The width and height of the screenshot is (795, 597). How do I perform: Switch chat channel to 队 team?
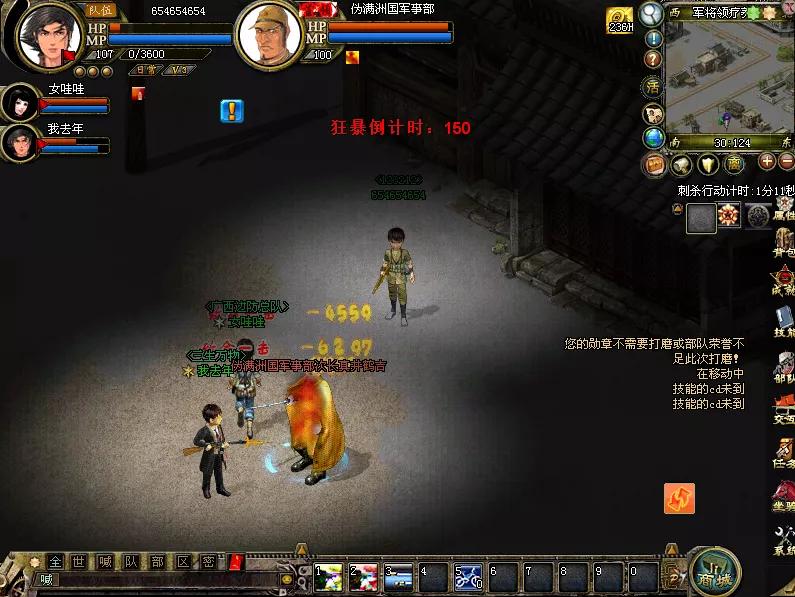130,561
